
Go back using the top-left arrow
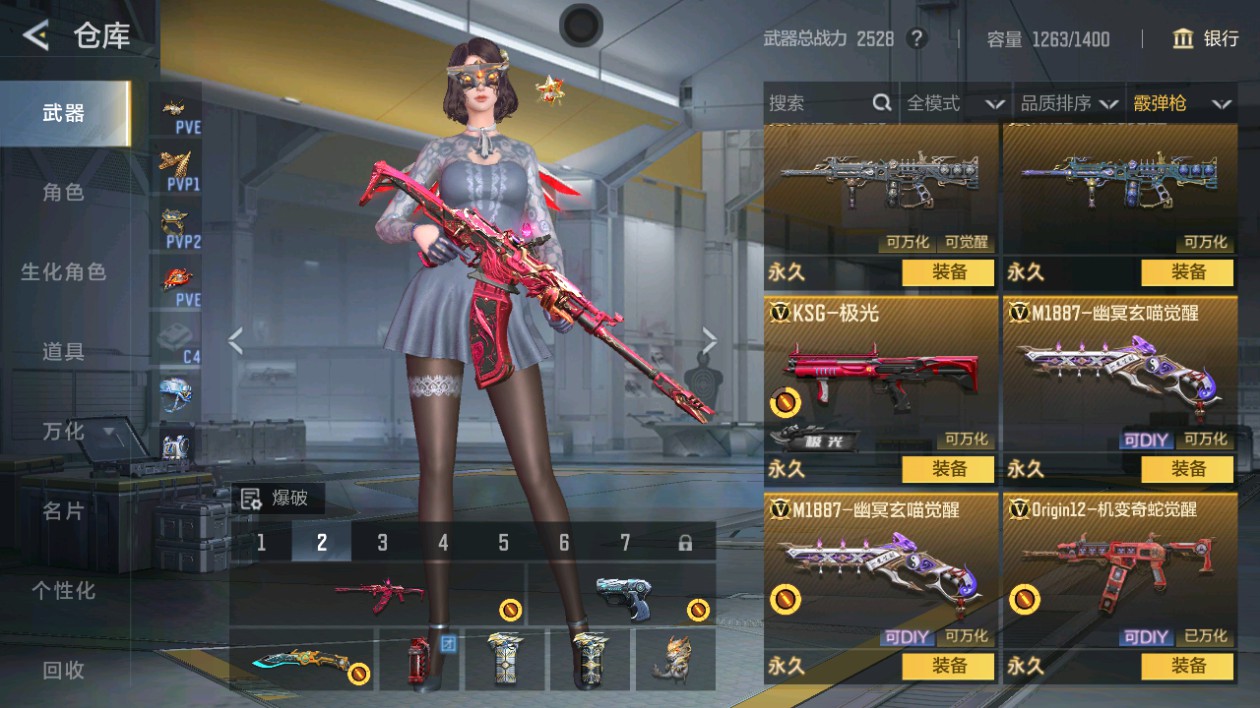[x=36, y=37]
